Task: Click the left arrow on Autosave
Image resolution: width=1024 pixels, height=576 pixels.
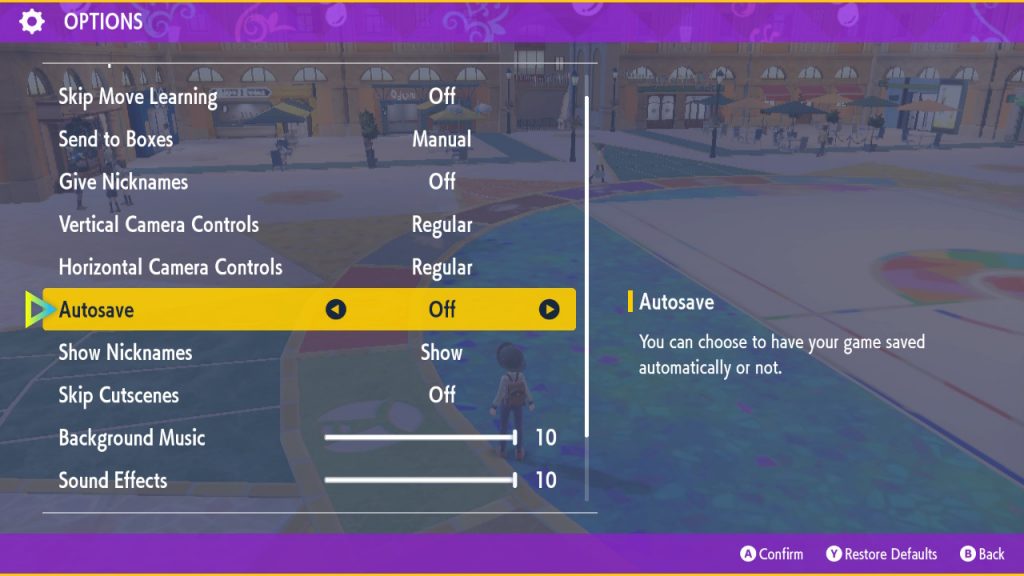Action: pyautogui.click(x=336, y=310)
